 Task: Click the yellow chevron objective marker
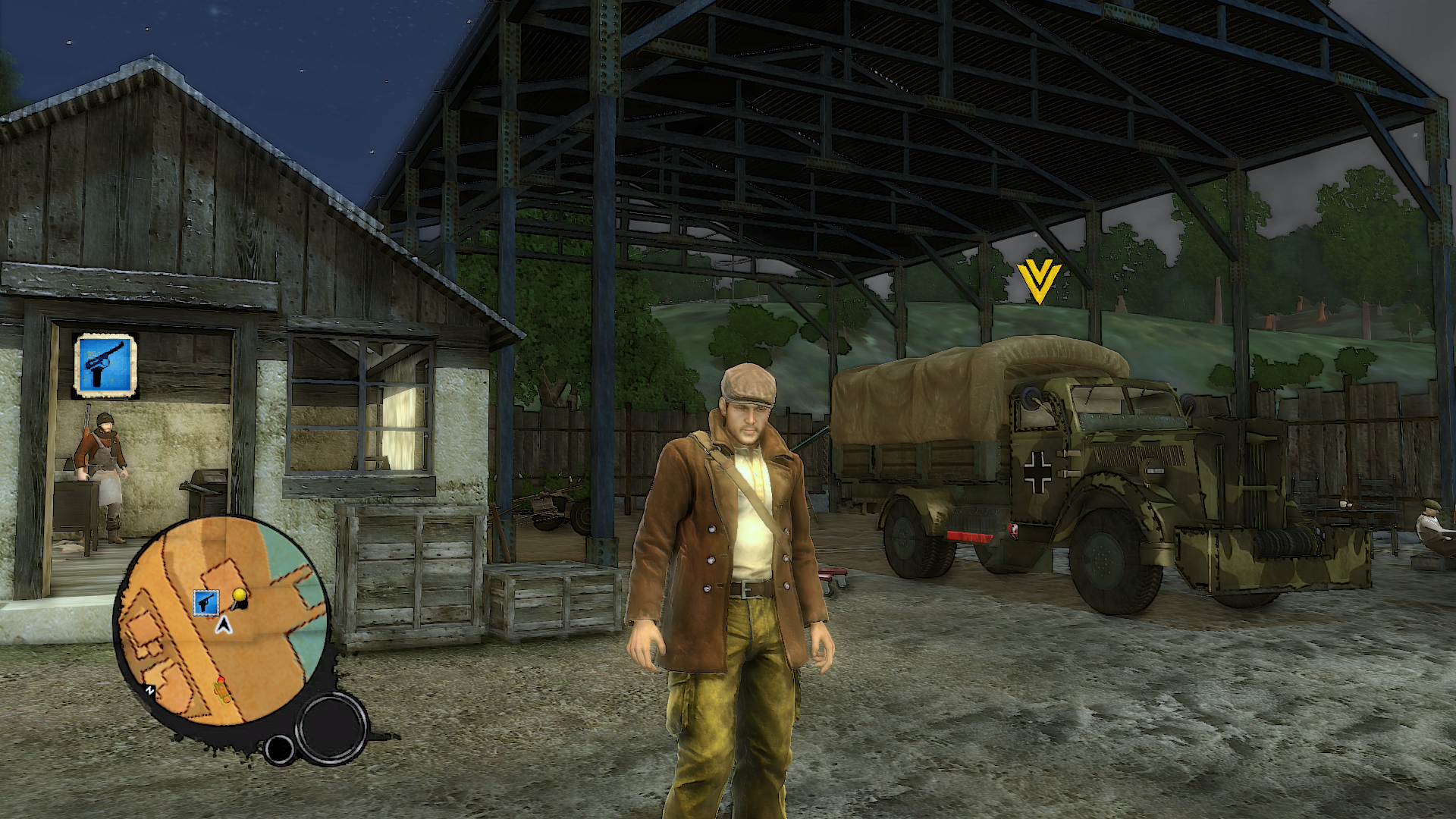pos(1038,281)
